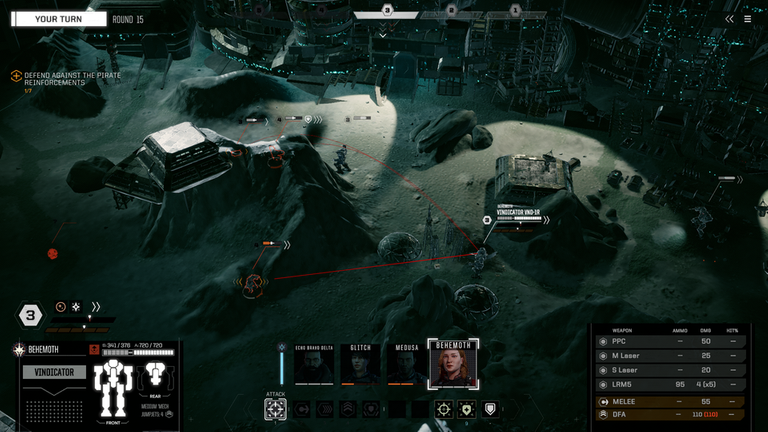Activate the Attack action button
This screenshot has height=432, width=768.
point(276,409)
